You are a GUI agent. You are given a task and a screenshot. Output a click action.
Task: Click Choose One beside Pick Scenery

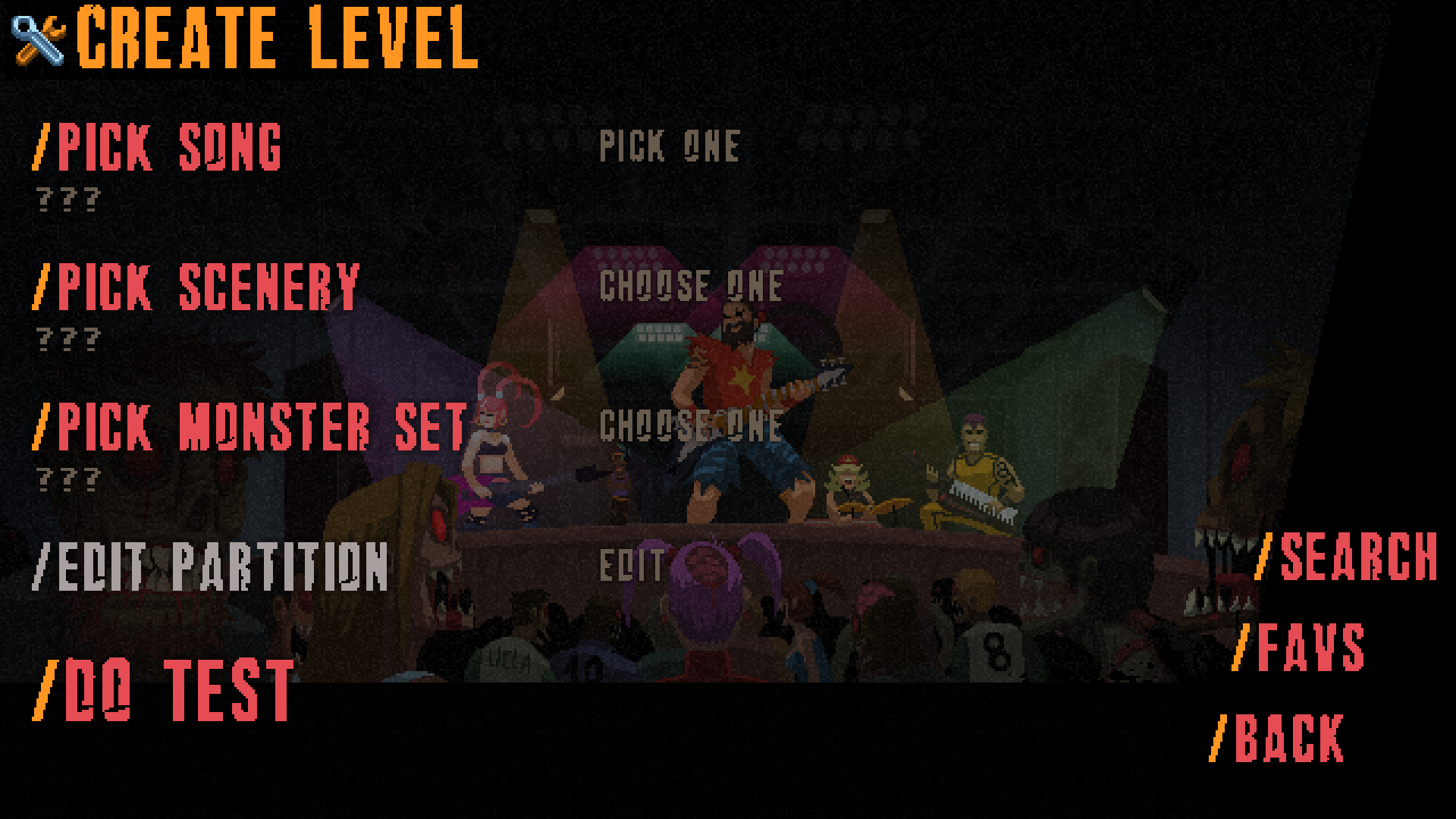(691, 286)
